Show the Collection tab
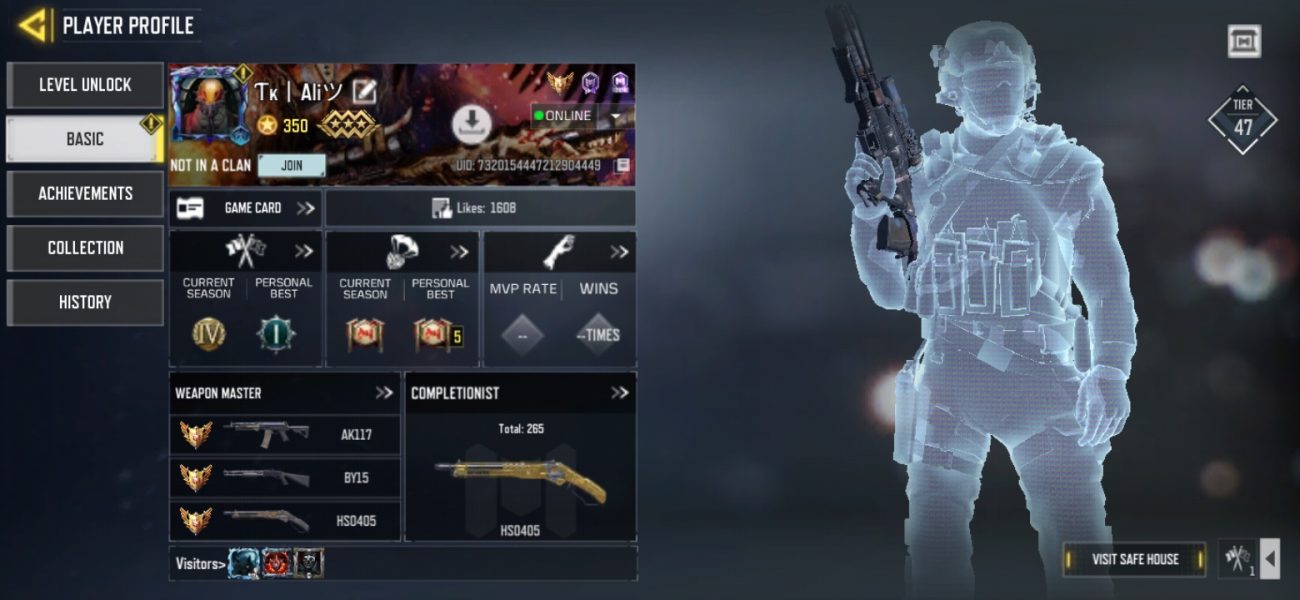This screenshot has width=1300, height=600. (85, 247)
